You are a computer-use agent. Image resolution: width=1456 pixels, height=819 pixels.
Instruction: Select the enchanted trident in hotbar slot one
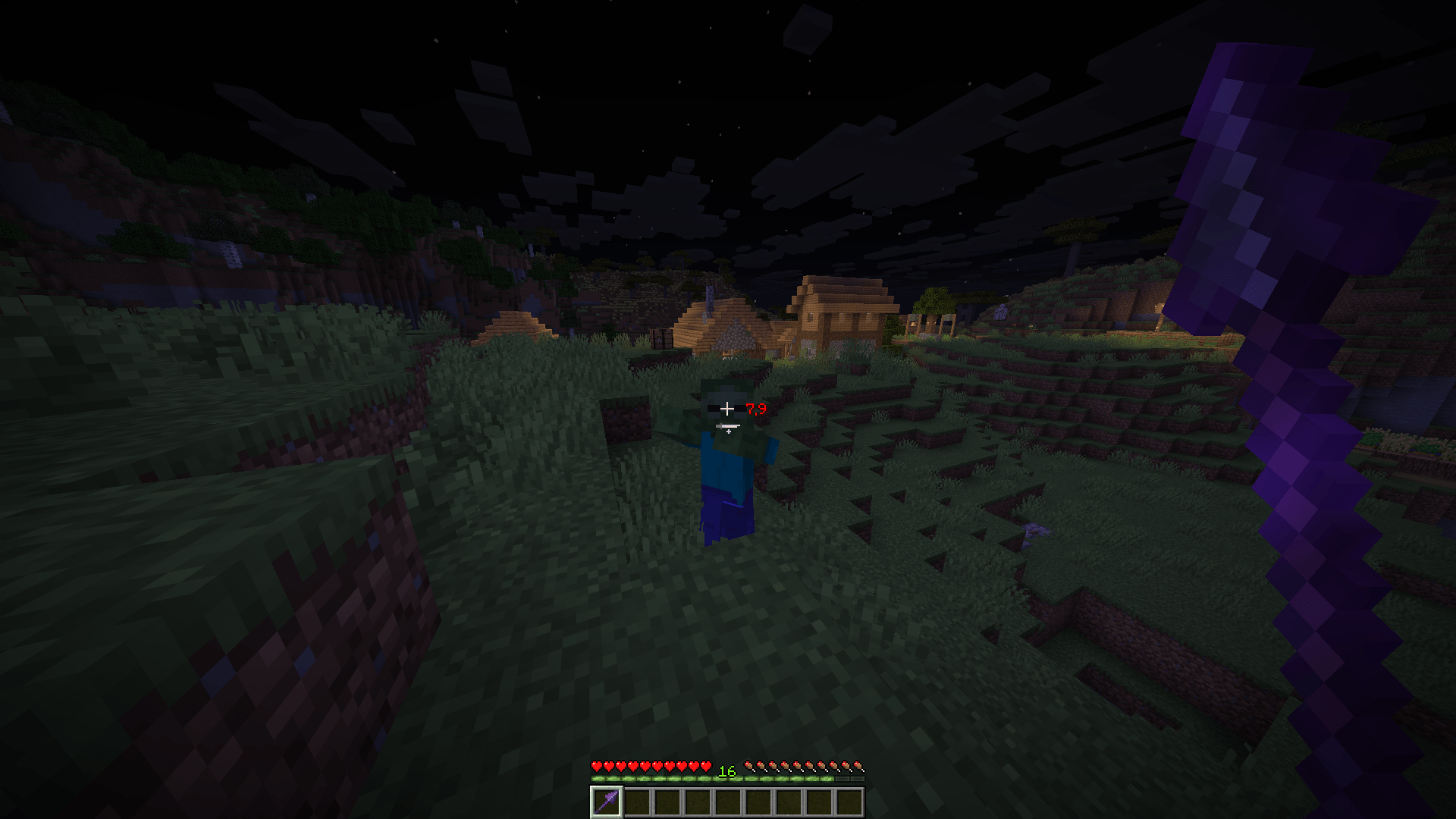click(607, 801)
